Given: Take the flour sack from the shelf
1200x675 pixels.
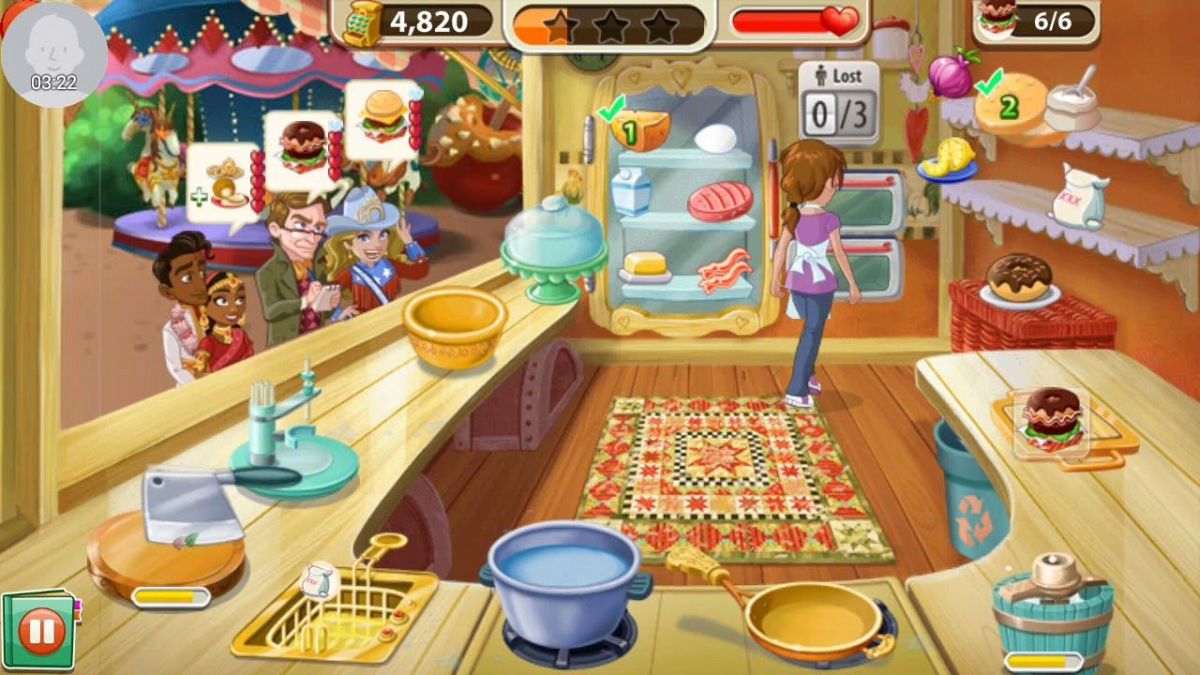Looking at the screenshot, I should 1078,196.
